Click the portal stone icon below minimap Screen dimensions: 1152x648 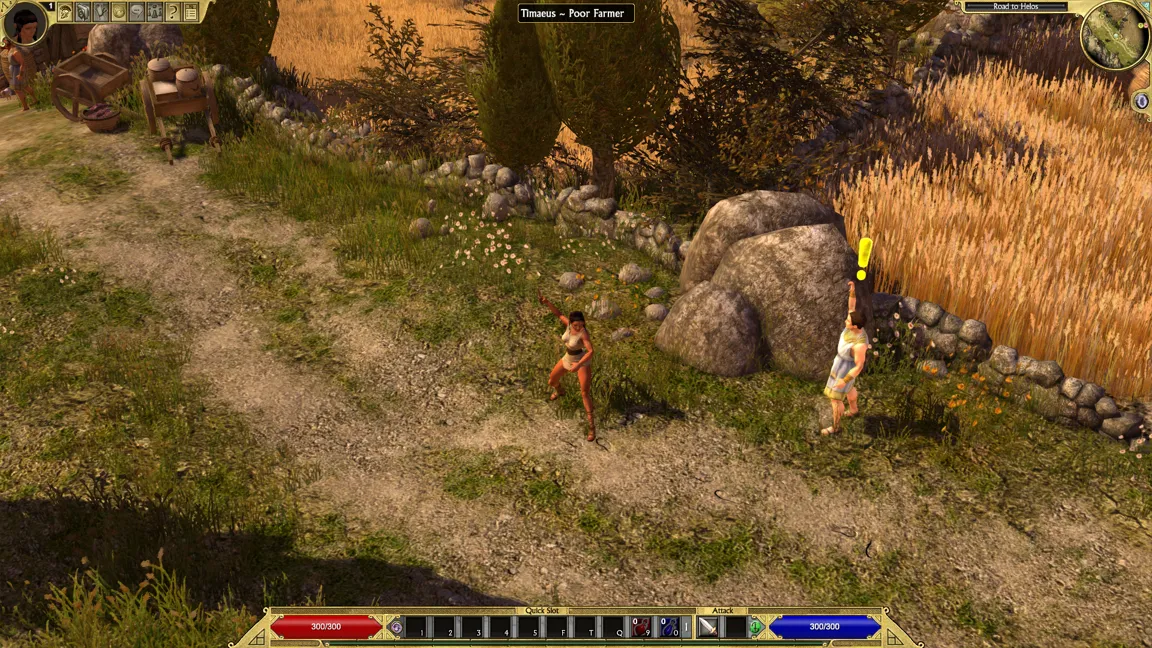point(1142,101)
